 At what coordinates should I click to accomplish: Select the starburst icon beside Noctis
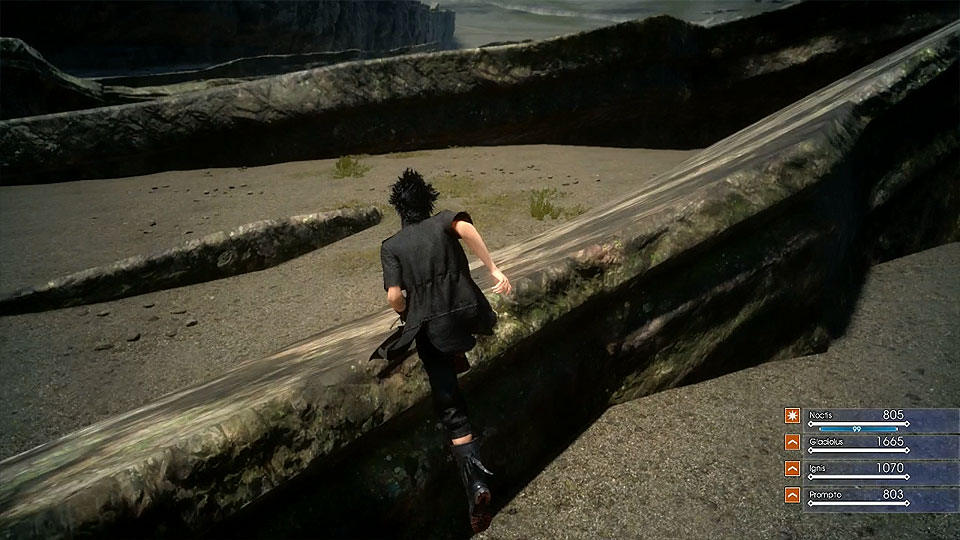point(791,415)
